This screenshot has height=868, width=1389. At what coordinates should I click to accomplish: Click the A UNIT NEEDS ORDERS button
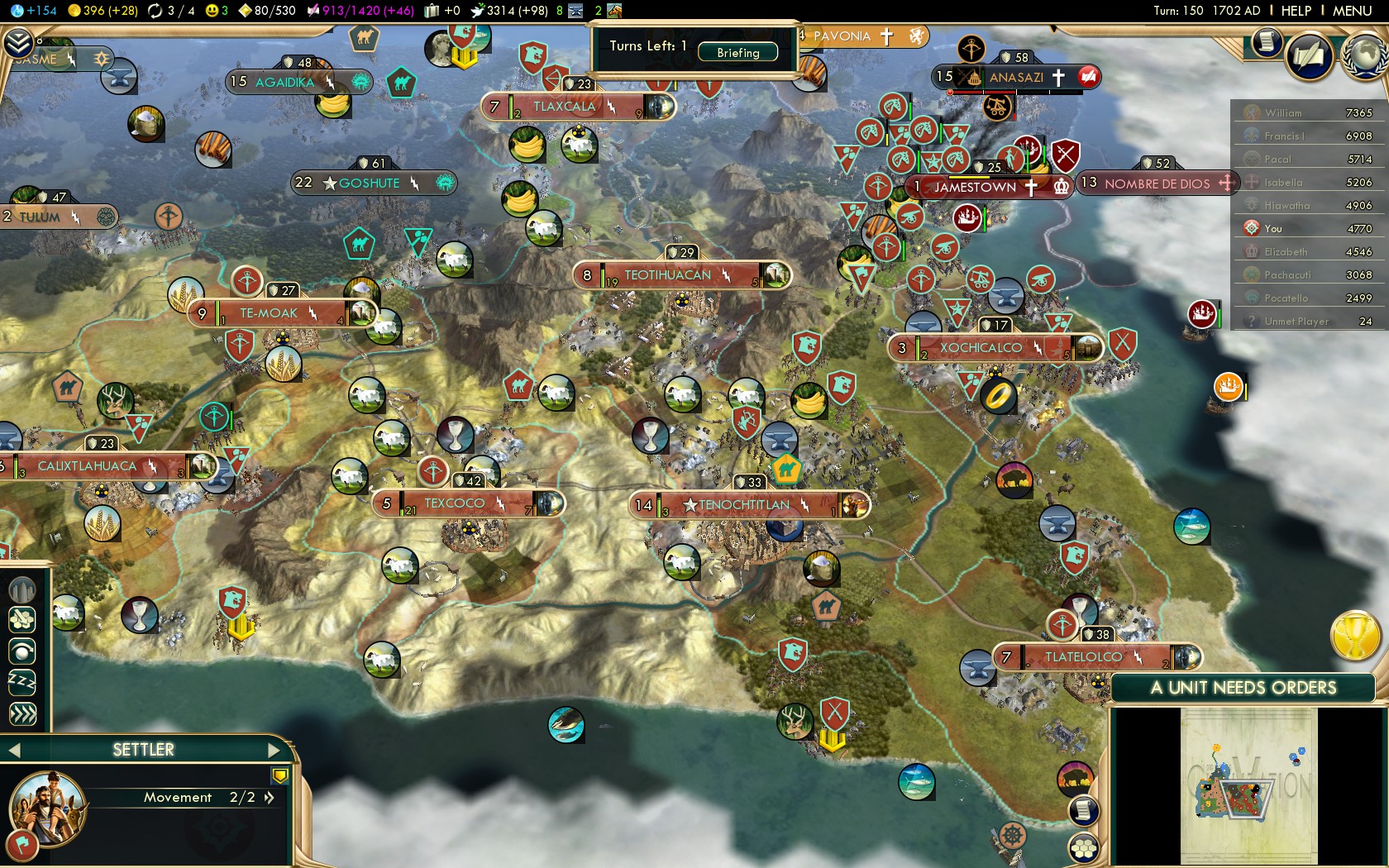tap(1243, 688)
